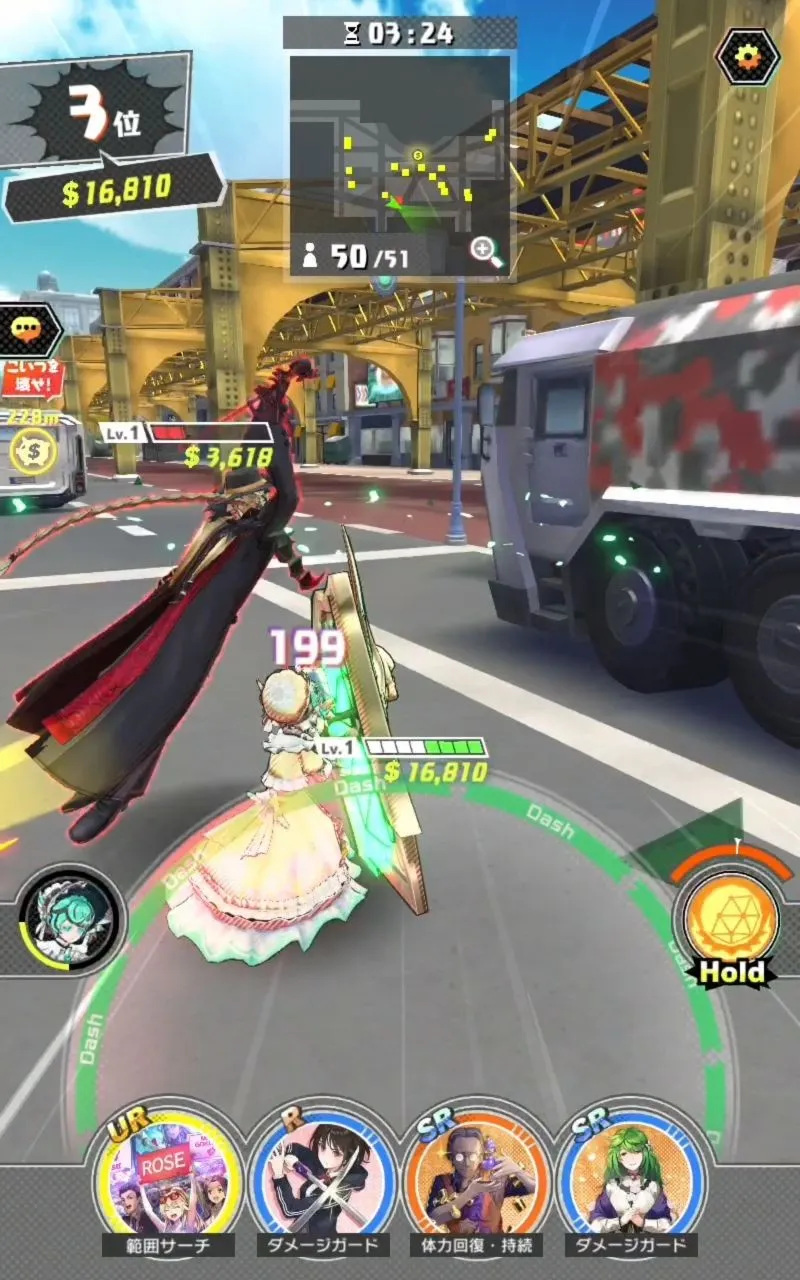Use the R ダメージガード skill card
This screenshot has height=1280, width=800.
pos(322,1177)
